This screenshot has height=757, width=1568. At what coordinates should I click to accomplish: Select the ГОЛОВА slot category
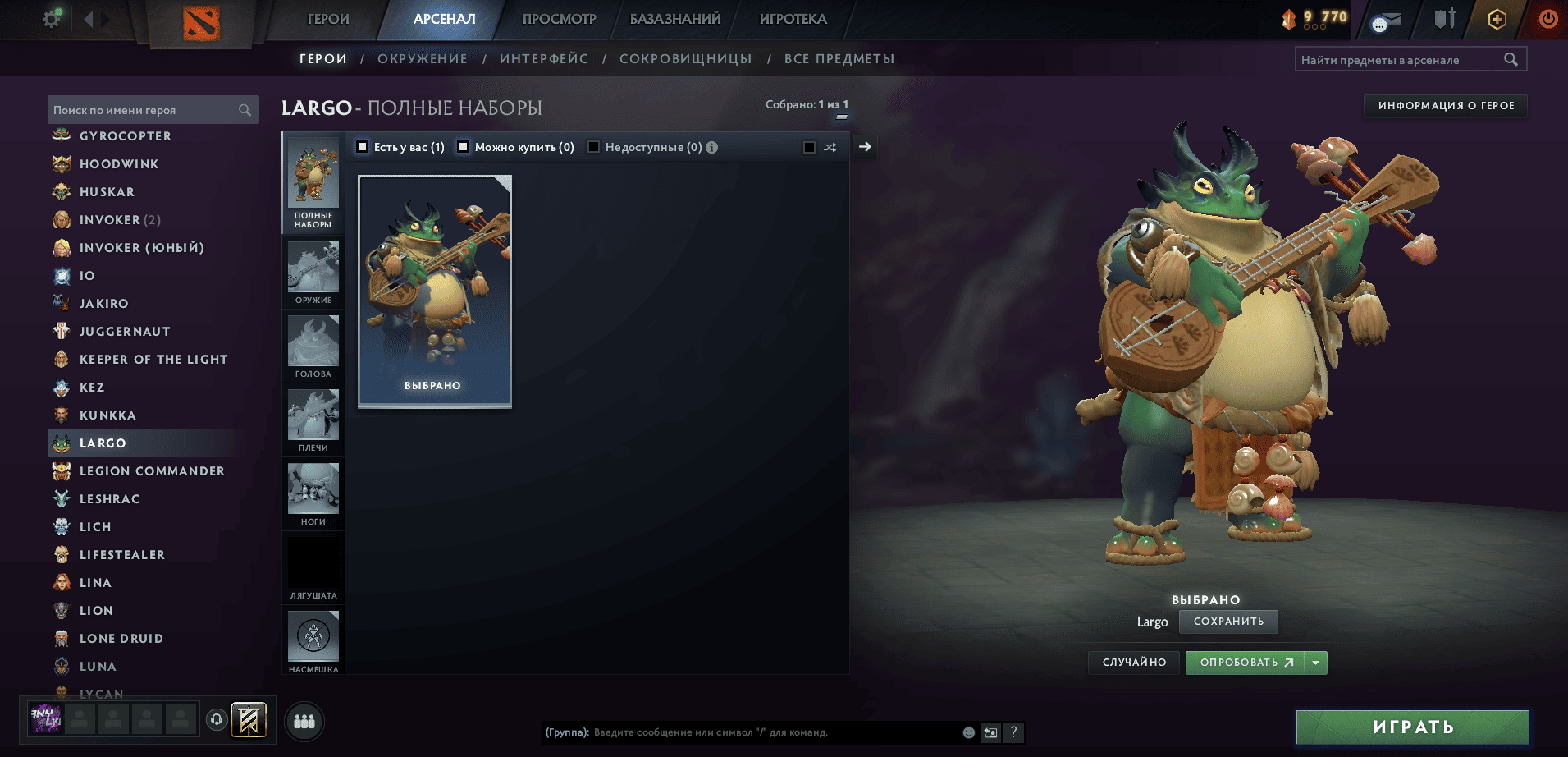coord(313,346)
